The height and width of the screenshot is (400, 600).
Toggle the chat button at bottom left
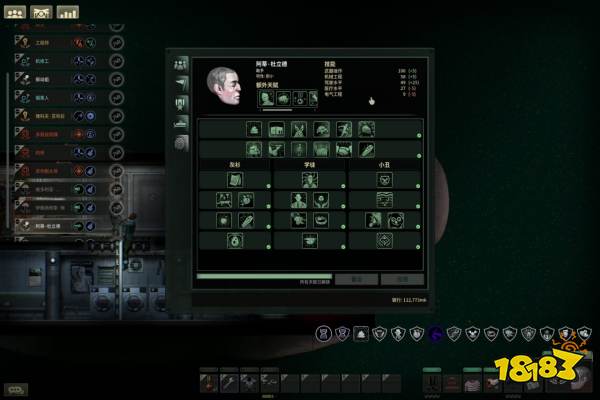pos(16,388)
